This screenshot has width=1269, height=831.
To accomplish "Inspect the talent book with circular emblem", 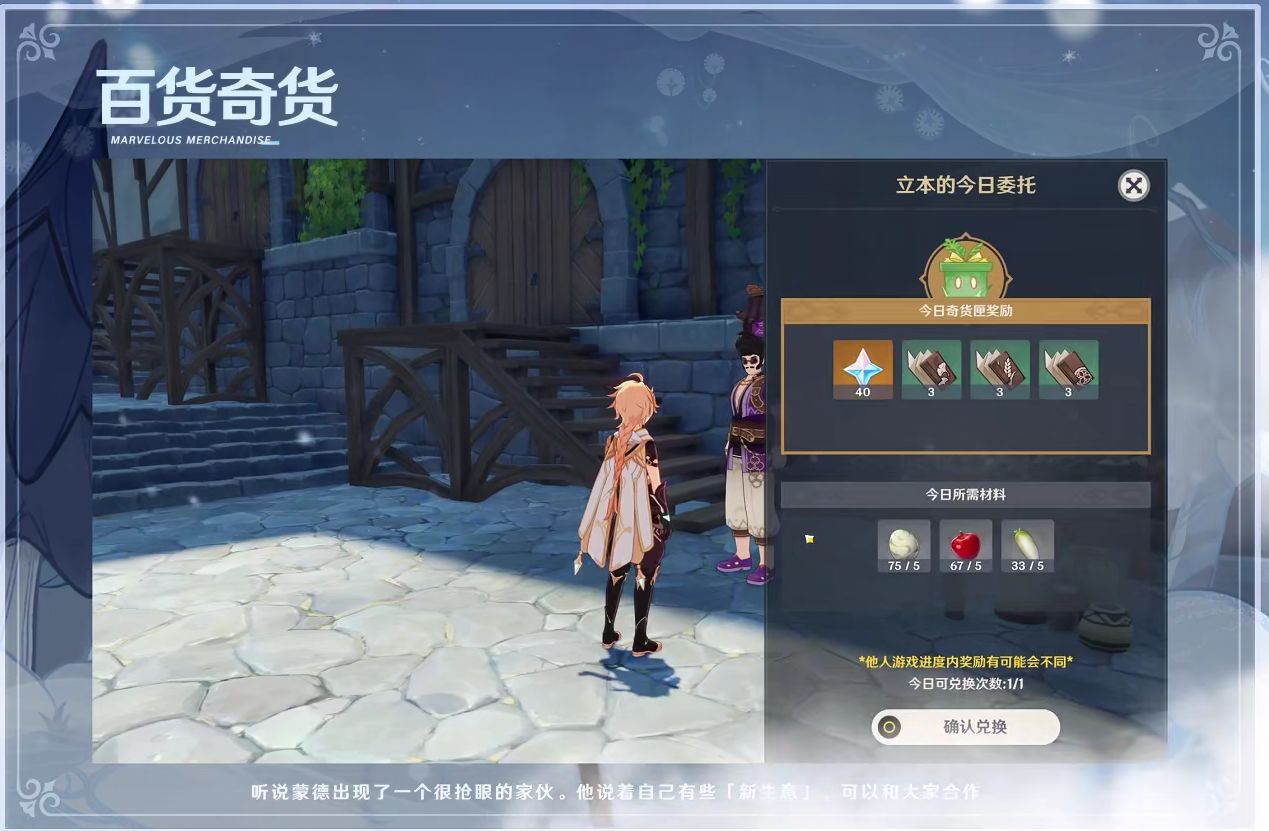I will (x=1068, y=369).
